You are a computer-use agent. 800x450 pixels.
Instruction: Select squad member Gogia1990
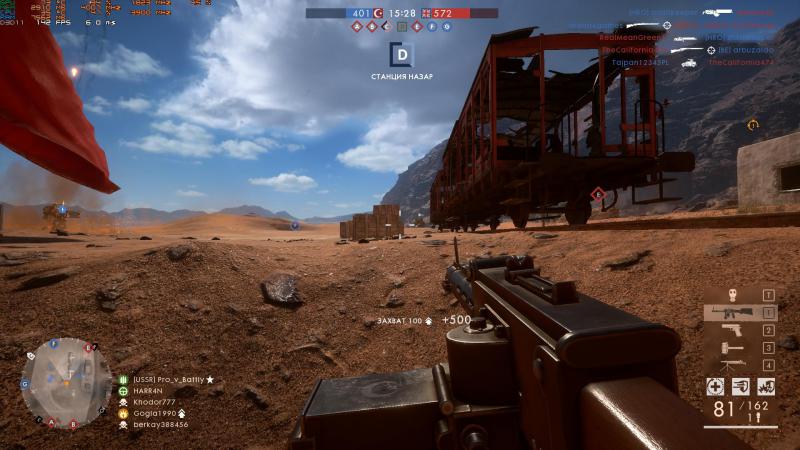[x=152, y=413]
